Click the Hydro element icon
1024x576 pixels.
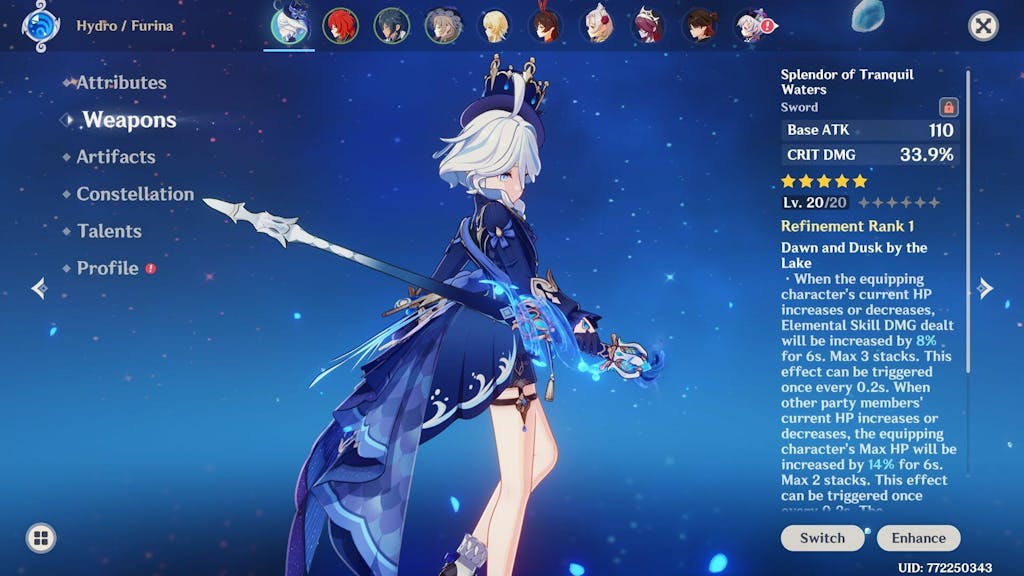[x=40, y=25]
